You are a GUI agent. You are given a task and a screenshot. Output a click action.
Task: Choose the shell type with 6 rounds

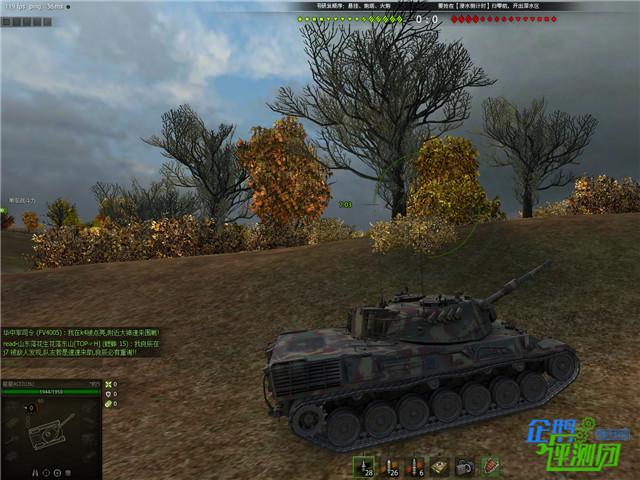(x=414, y=466)
